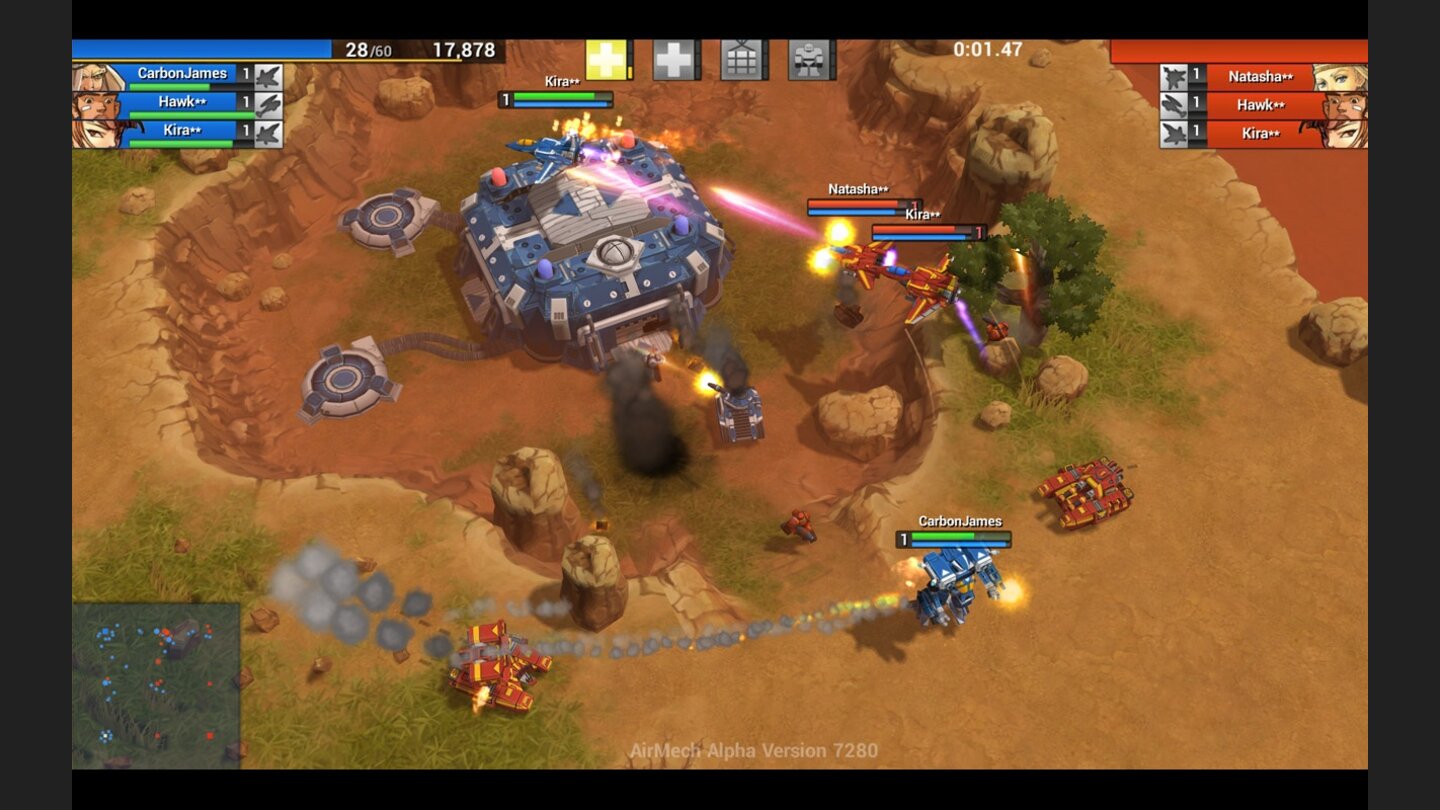Select Kira's AirMech icon on the blue team panel

pyautogui.click(x=268, y=132)
